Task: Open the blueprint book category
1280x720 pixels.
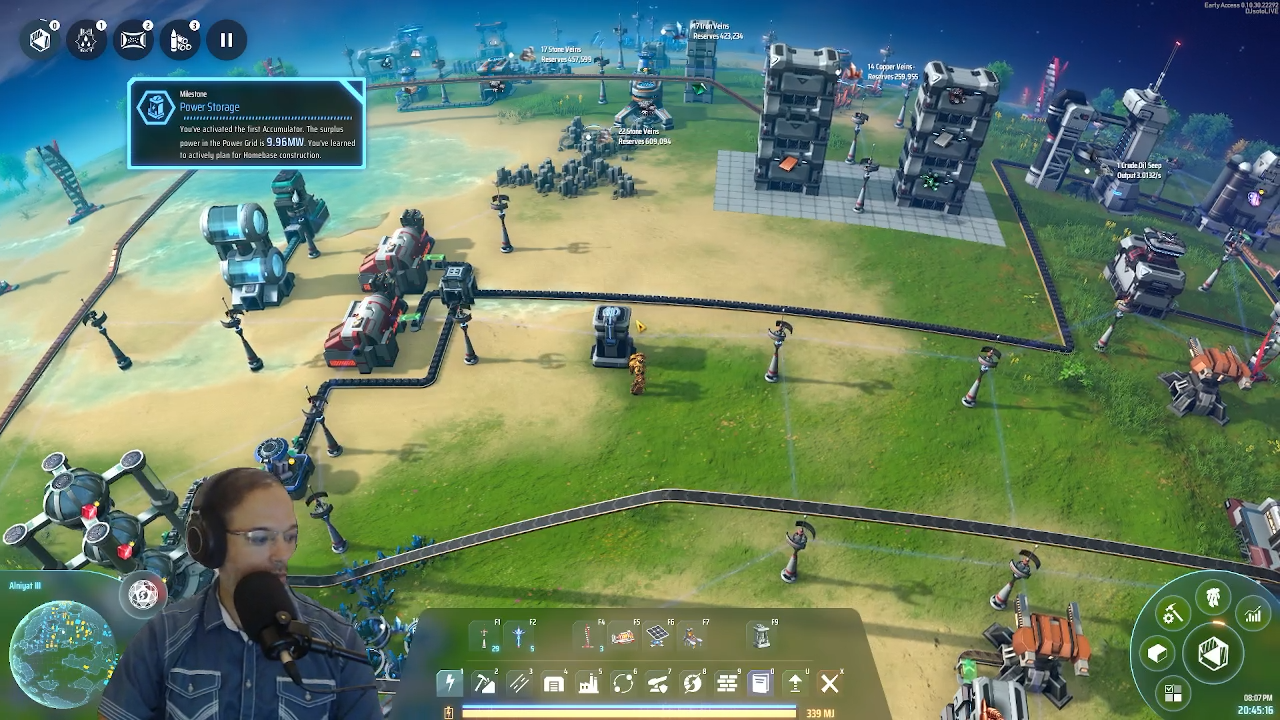Action: pyautogui.click(x=760, y=683)
